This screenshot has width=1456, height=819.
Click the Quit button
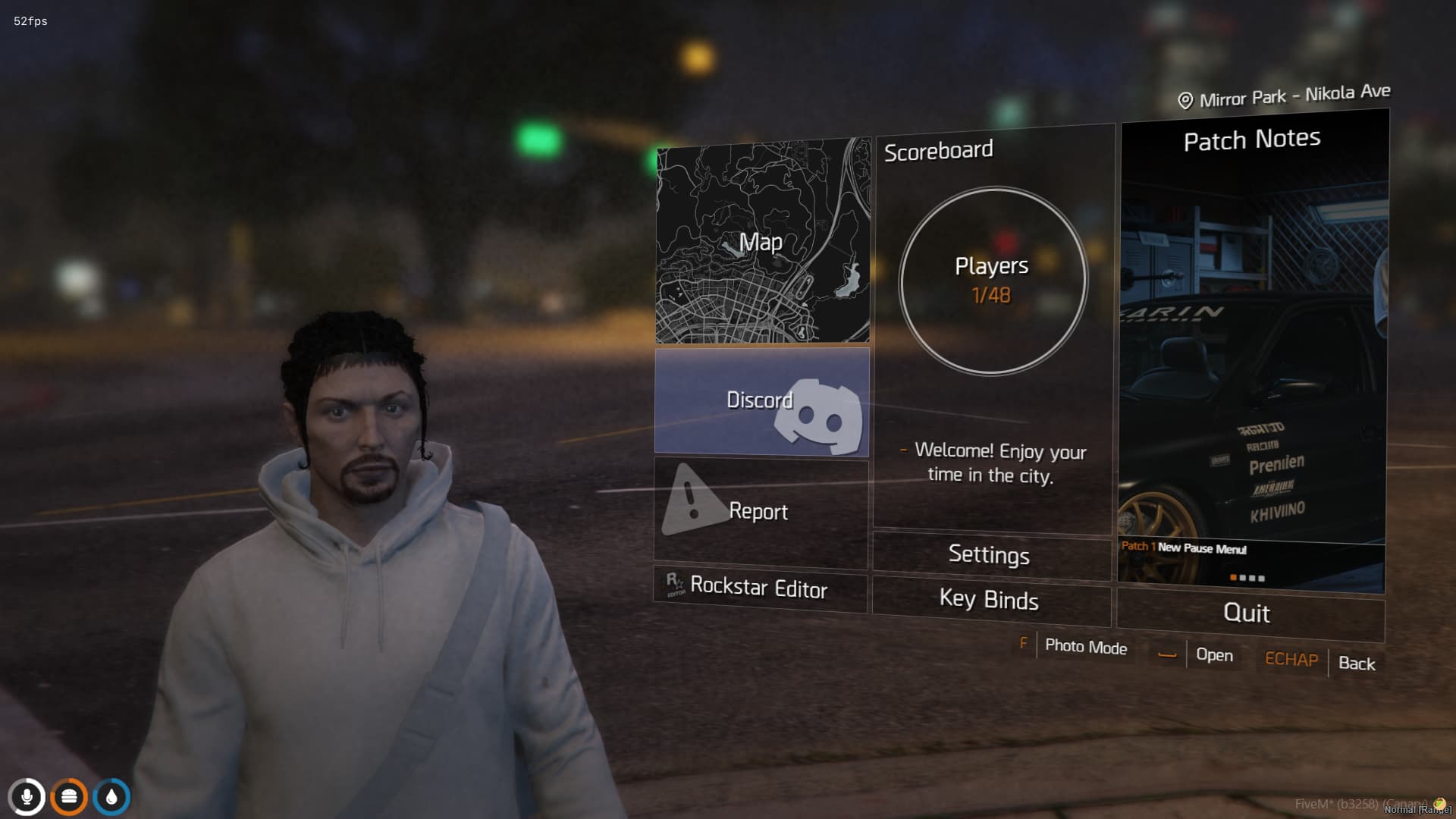click(x=1247, y=613)
